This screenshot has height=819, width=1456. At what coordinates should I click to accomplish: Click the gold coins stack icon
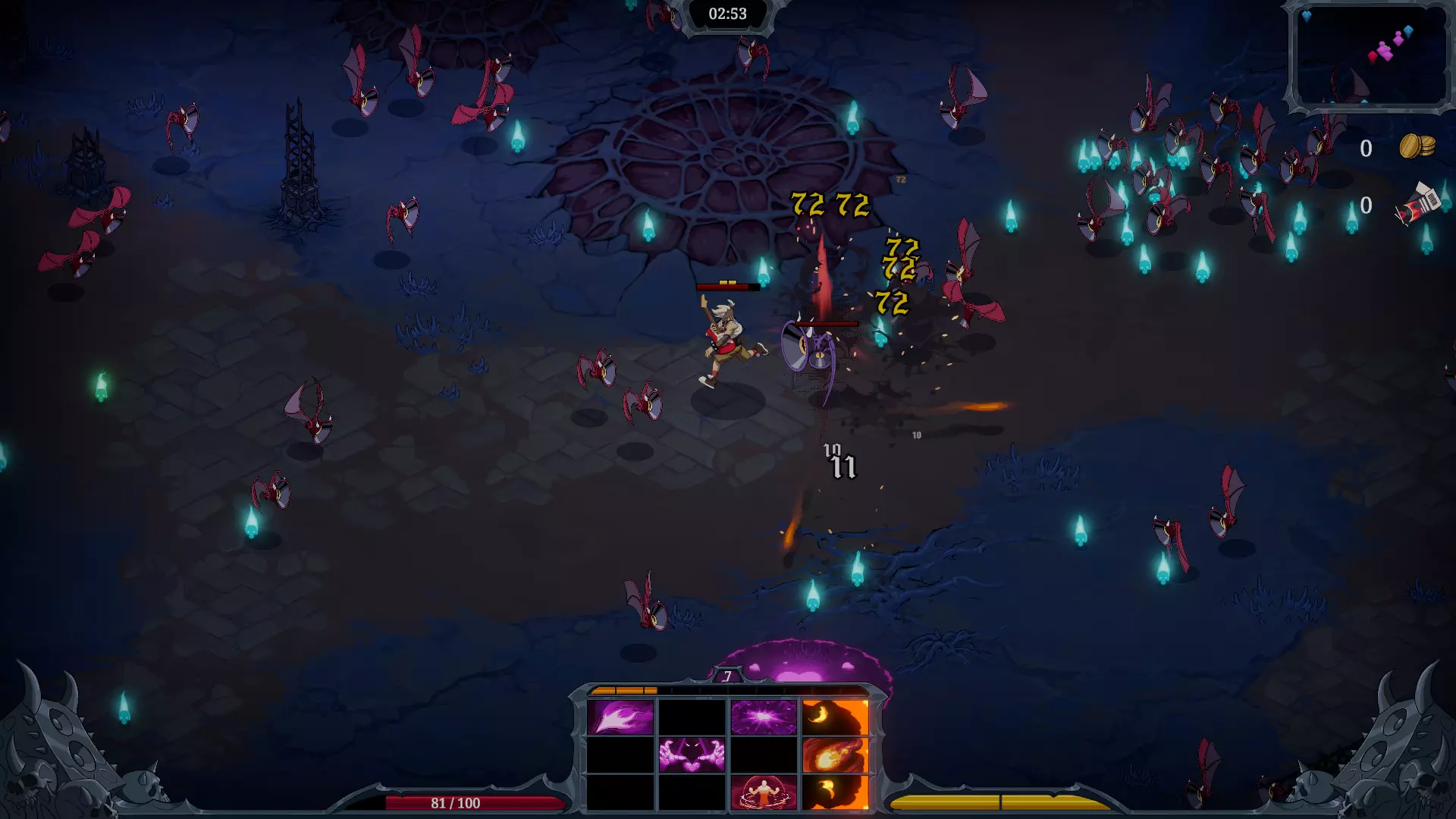[1417, 146]
